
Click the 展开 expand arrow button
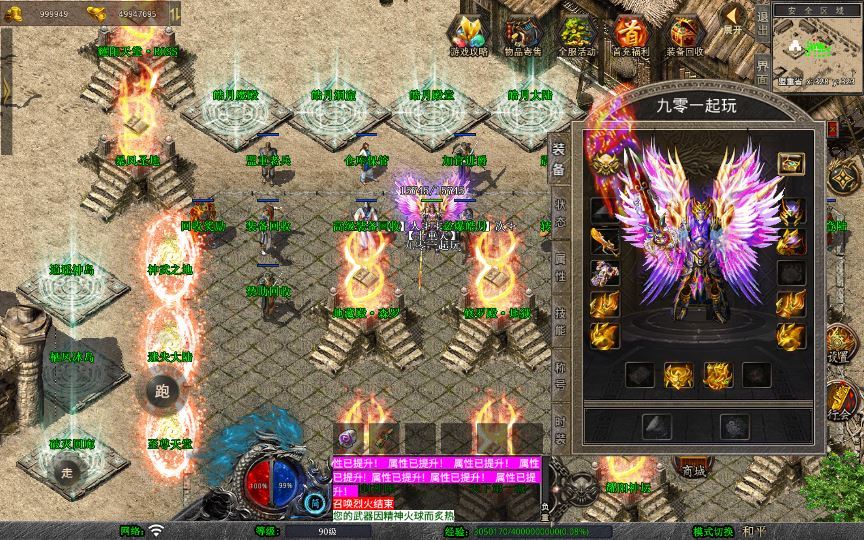[x=734, y=19]
